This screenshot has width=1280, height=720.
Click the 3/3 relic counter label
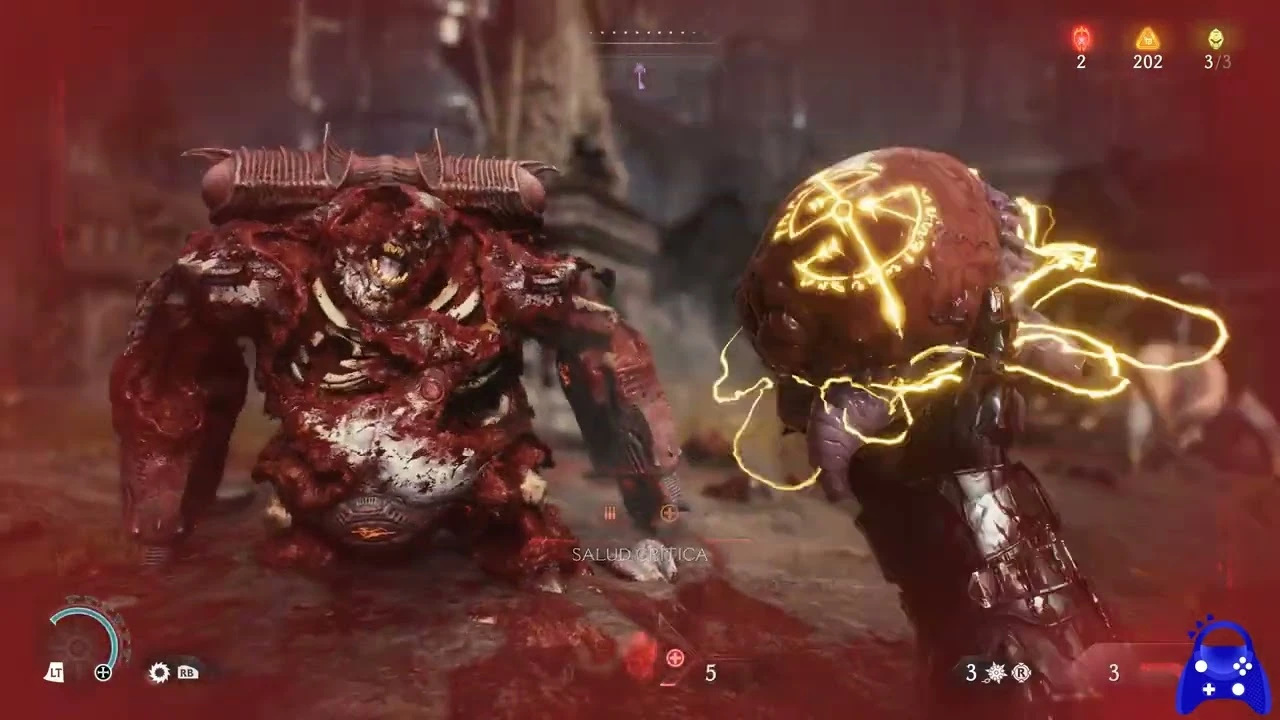pos(1215,62)
